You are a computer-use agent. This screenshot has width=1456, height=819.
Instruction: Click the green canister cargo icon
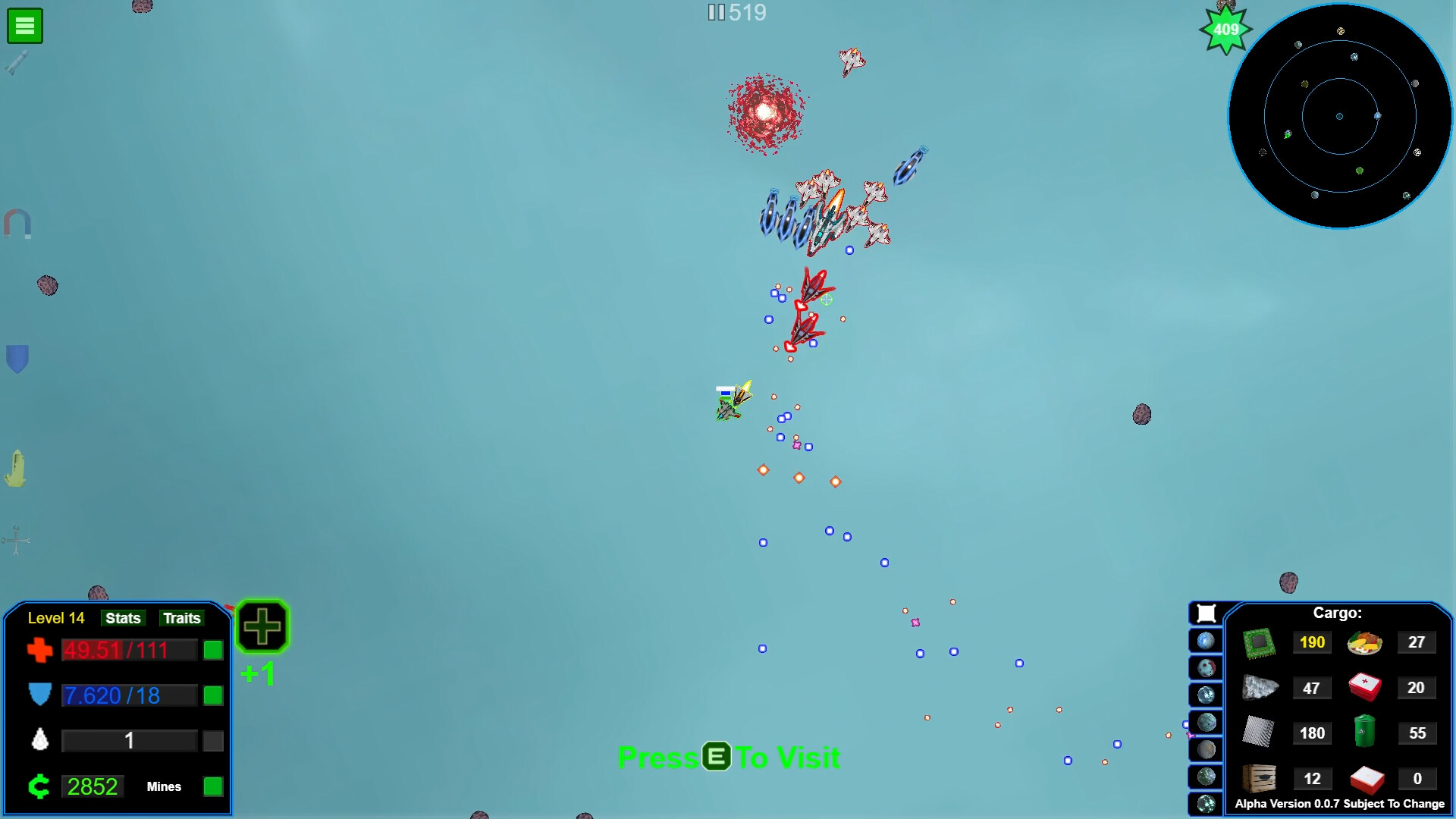pos(1363,733)
